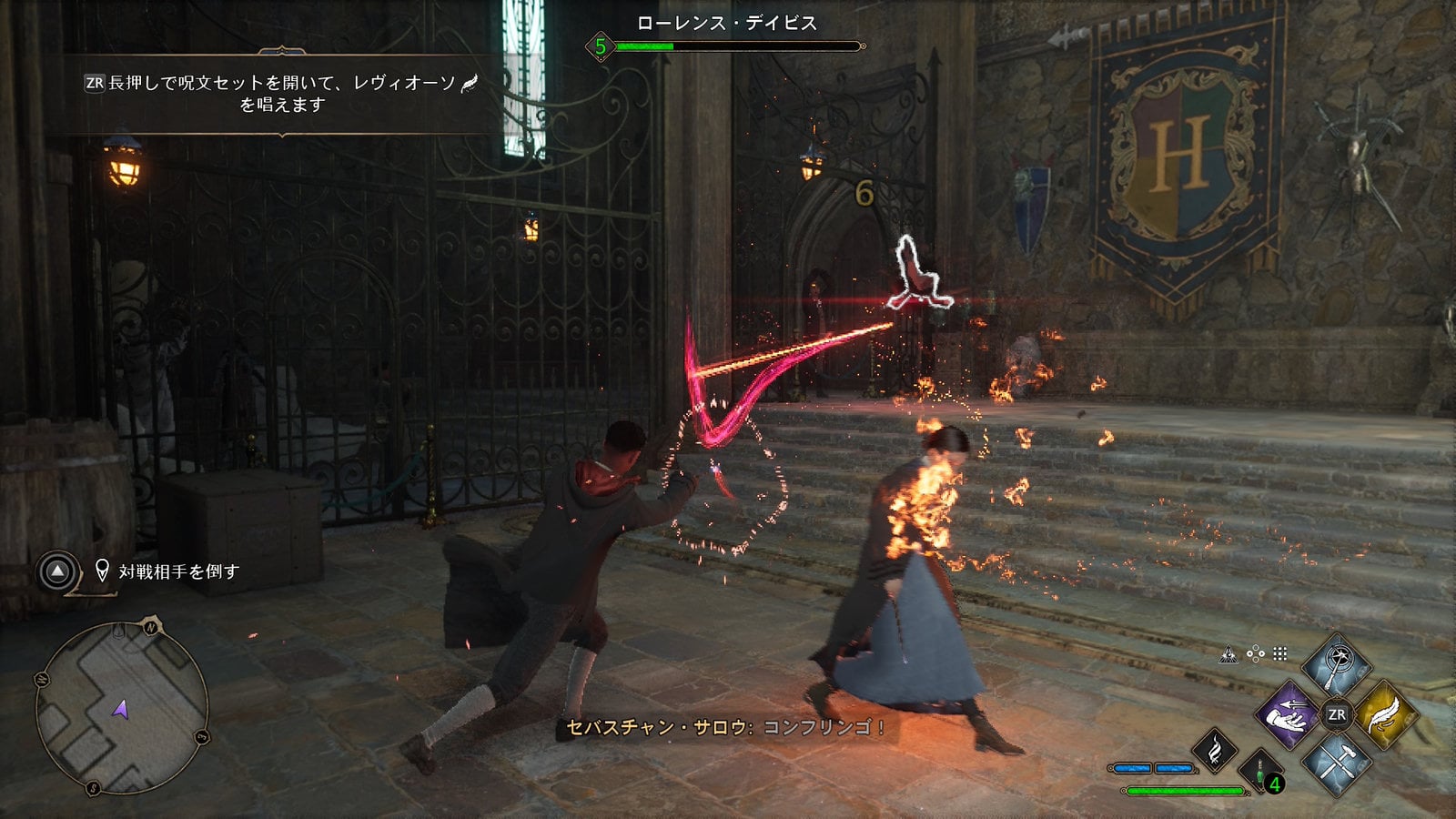Trigger the white flame ancient magic icon
Viewport: 1456px width, 819px height.
(1215, 750)
